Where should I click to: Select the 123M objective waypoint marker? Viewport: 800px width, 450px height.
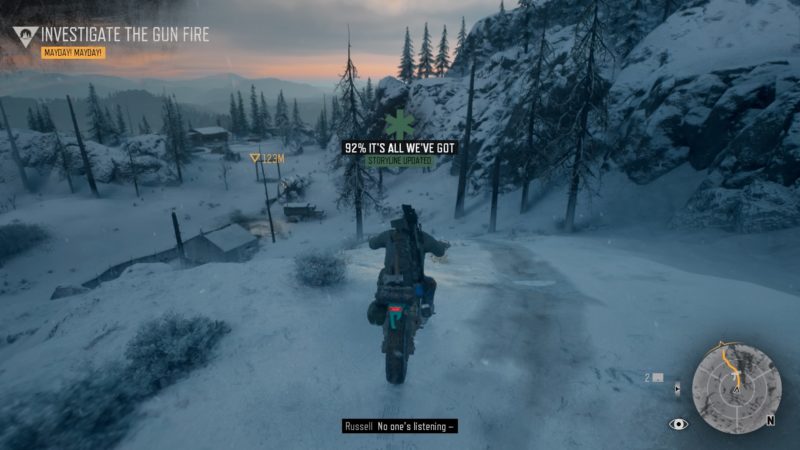tap(267, 158)
